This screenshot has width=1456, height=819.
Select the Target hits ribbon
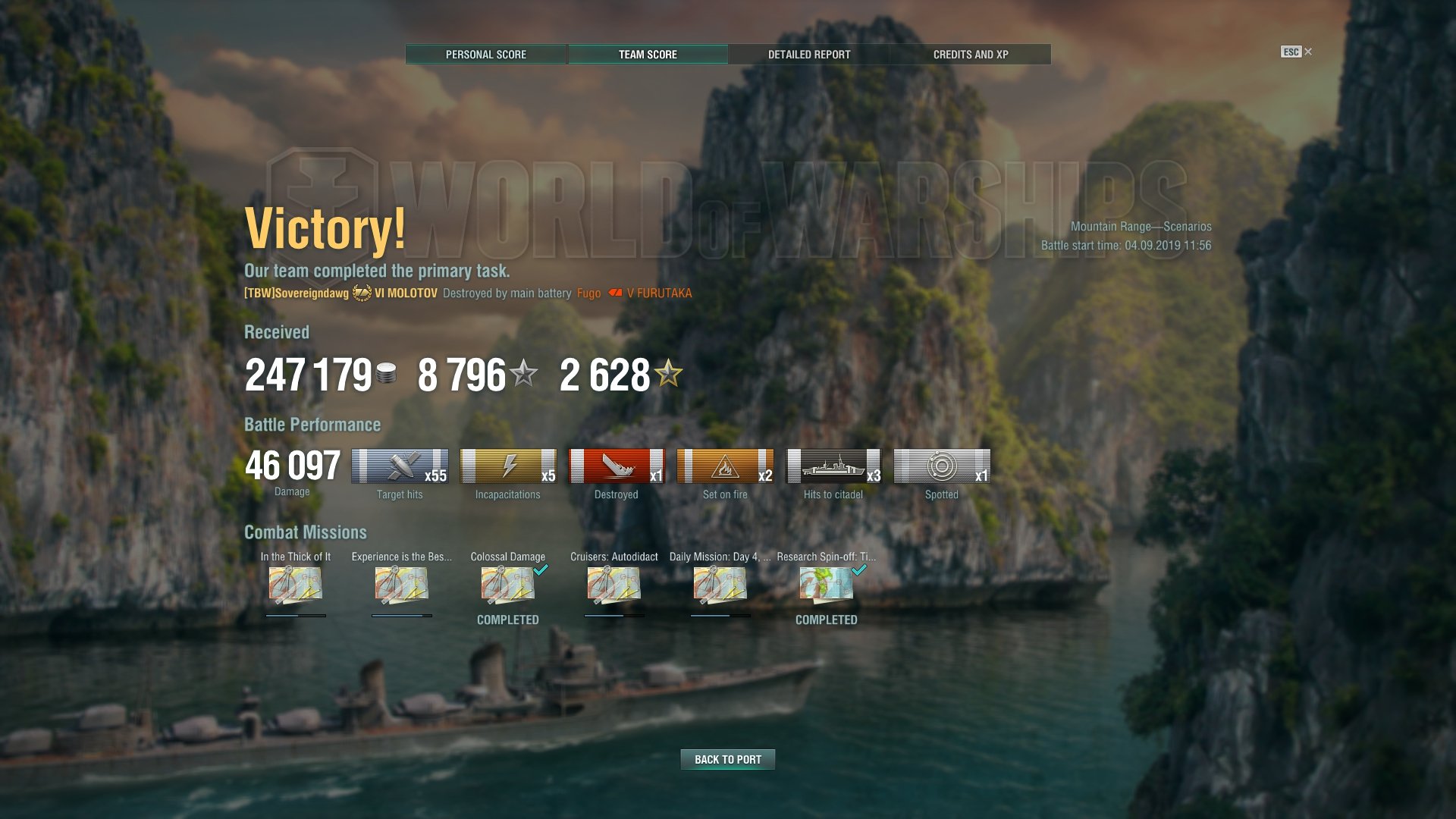(400, 466)
